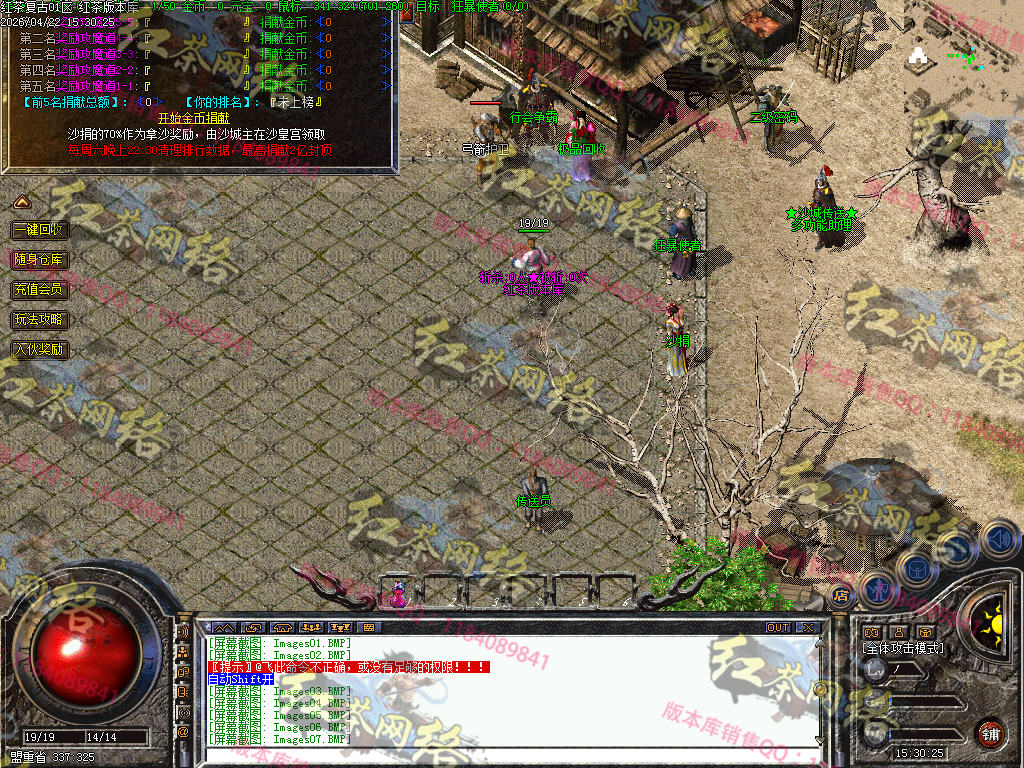
Task: Click the red 铺 stall button
Action: [990, 733]
